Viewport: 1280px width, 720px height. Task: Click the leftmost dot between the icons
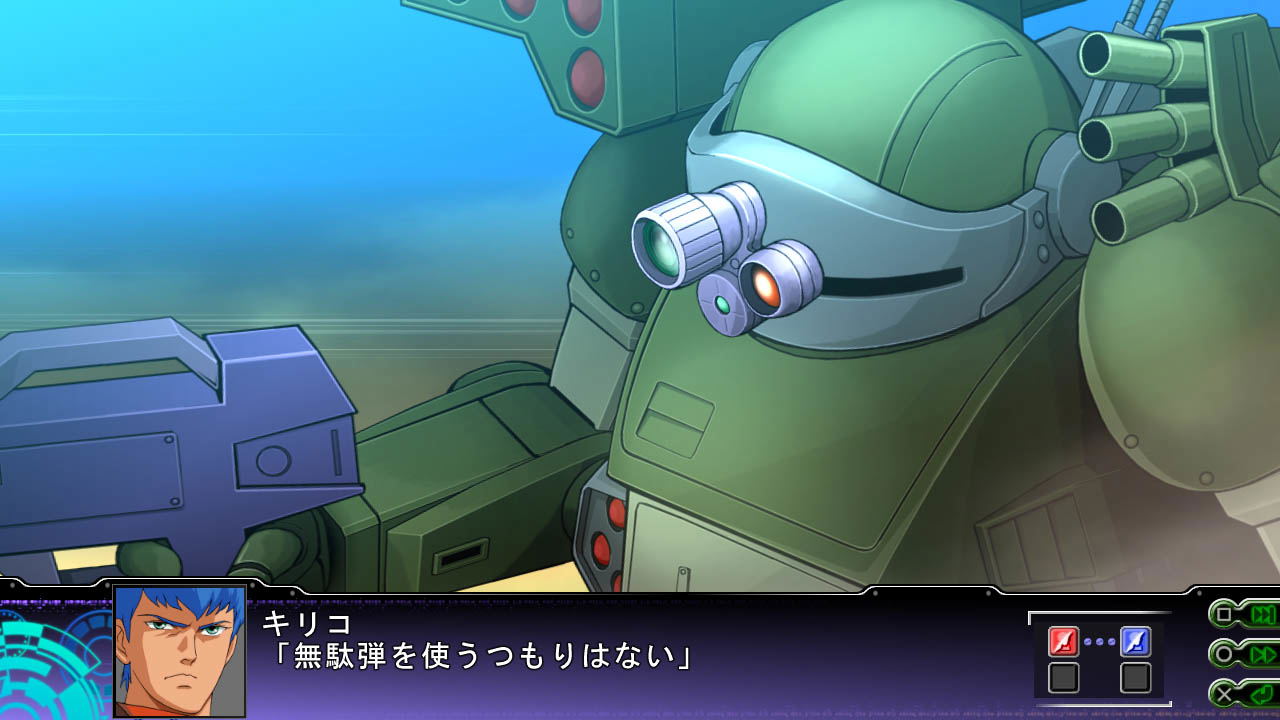pos(1087,641)
